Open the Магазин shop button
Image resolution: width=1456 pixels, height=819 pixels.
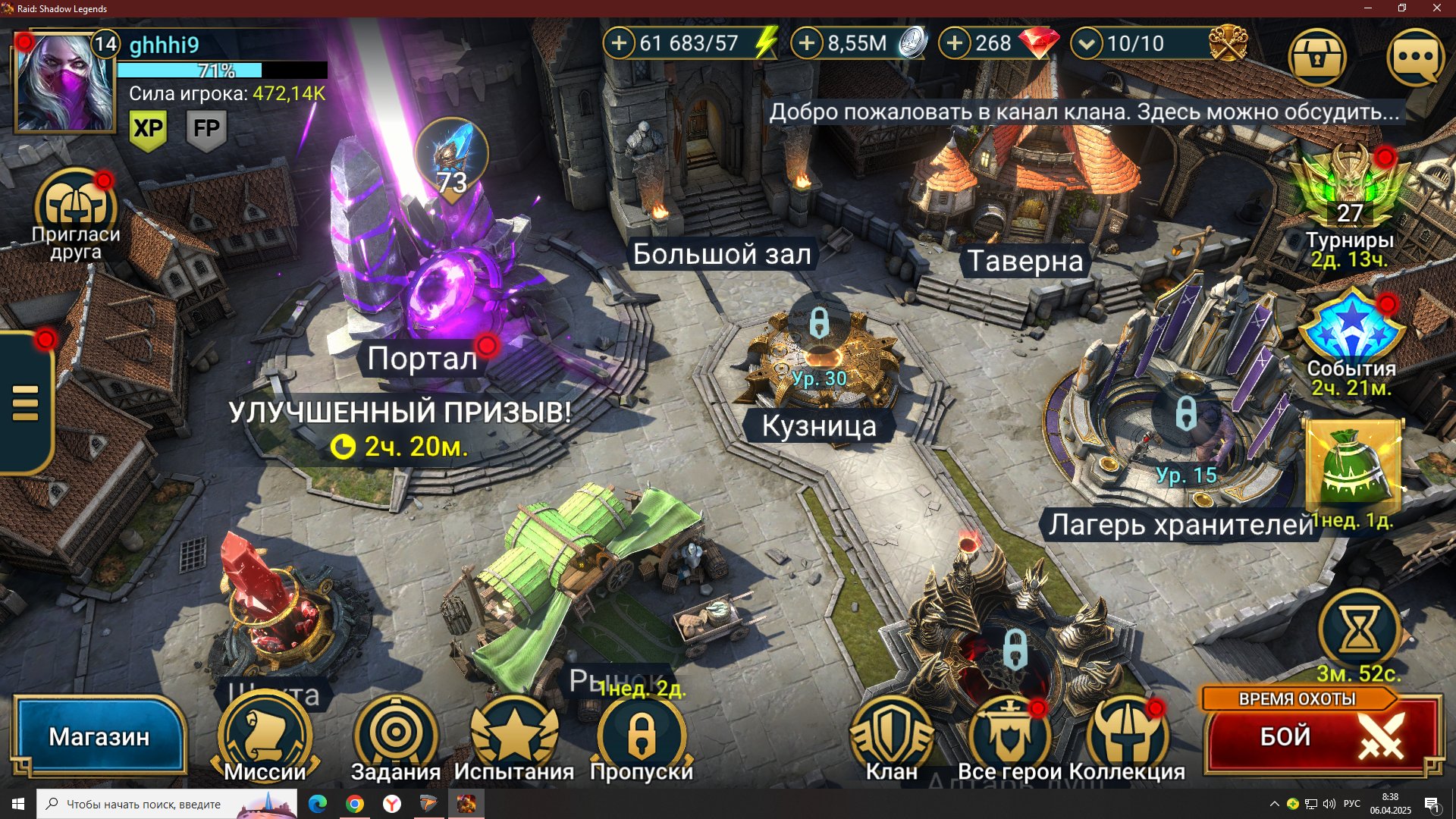tap(99, 736)
